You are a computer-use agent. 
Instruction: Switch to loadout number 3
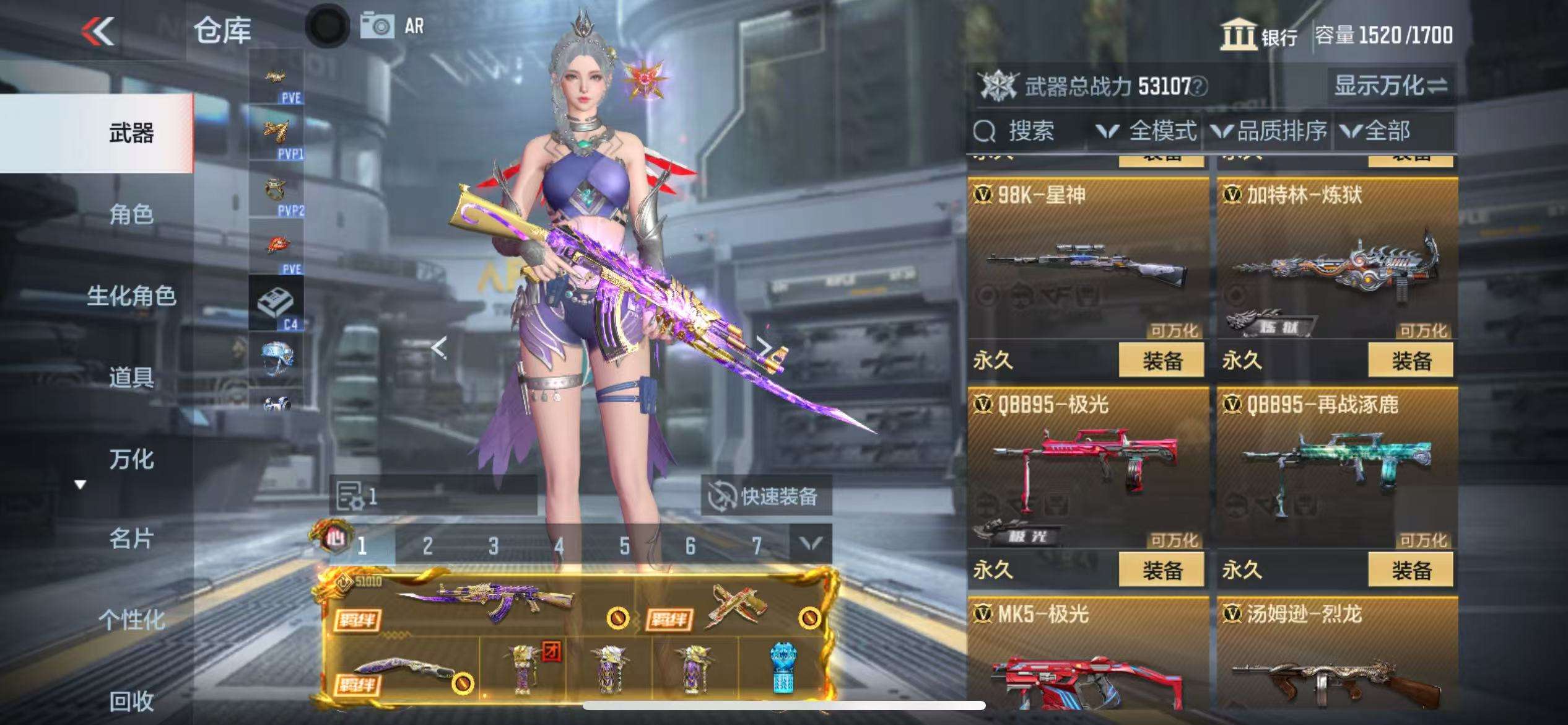493,546
